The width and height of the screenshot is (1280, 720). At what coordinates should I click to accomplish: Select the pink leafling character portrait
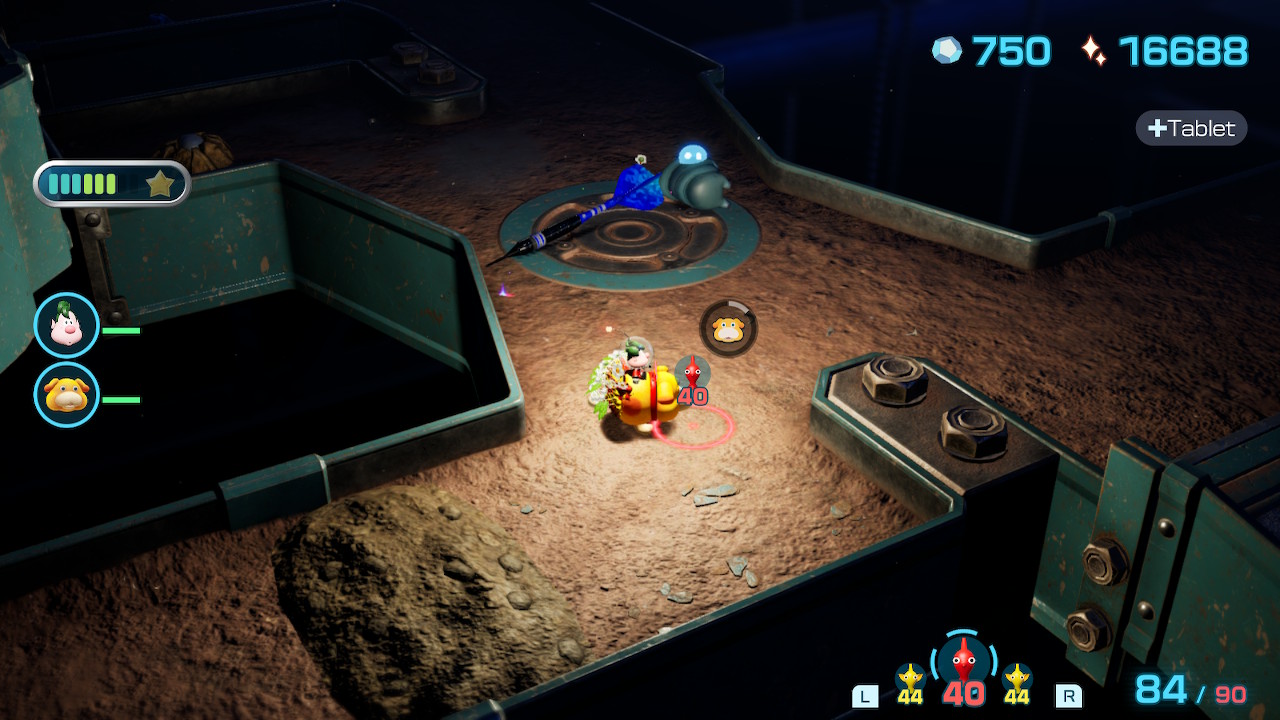[67, 326]
